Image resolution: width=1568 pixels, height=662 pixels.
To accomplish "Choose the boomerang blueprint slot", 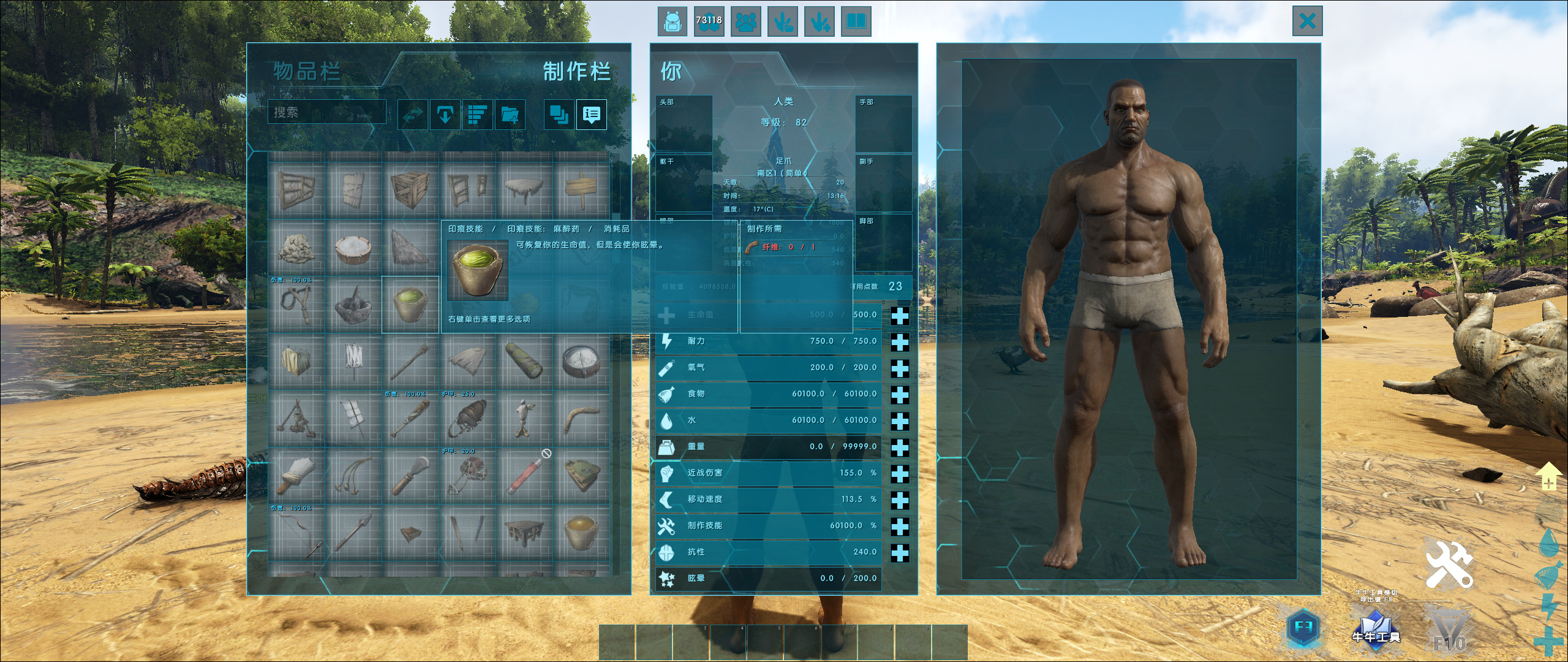I will coord(581,419).
